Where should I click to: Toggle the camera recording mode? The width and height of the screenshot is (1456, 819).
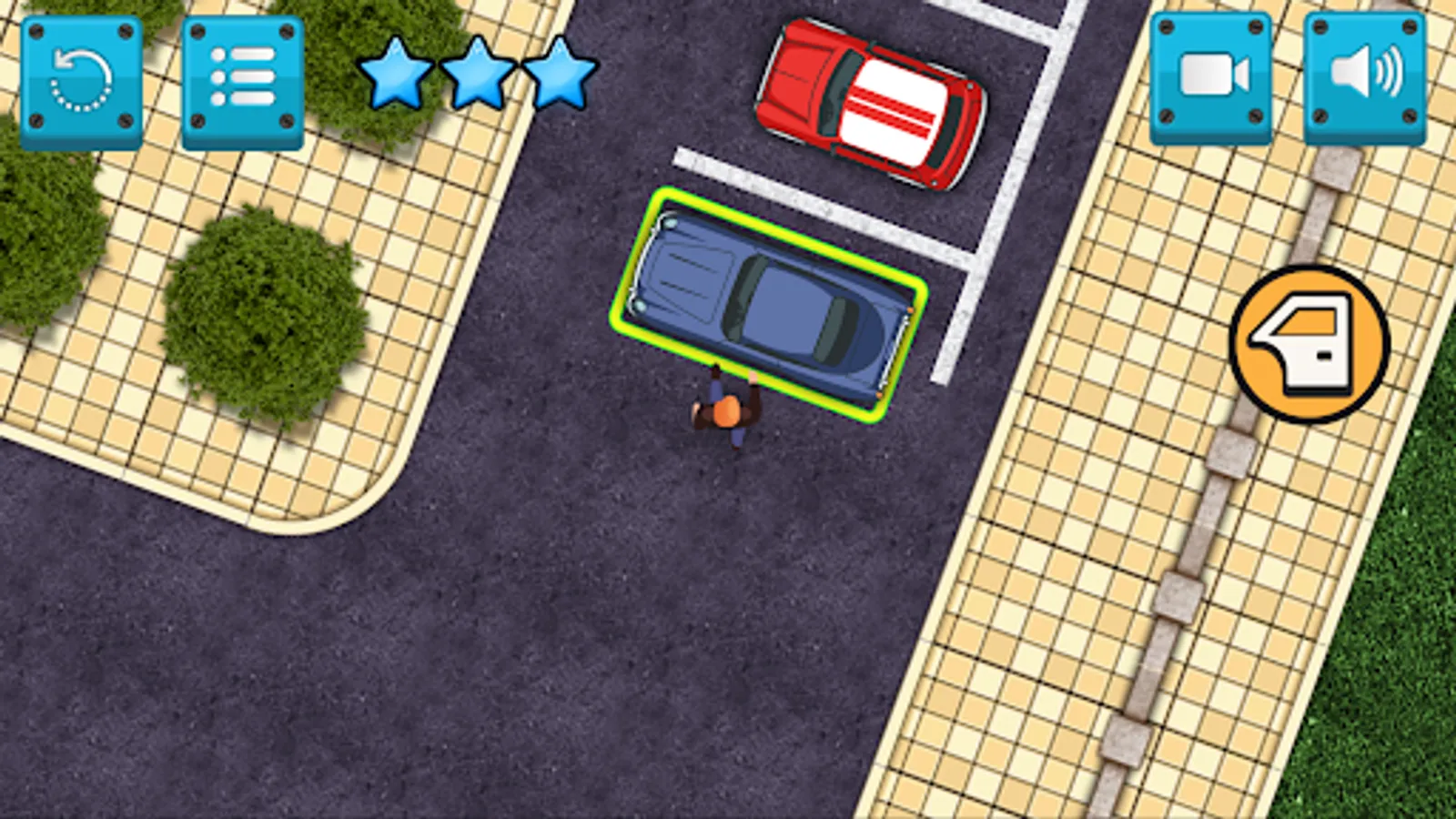(1210, 77)
